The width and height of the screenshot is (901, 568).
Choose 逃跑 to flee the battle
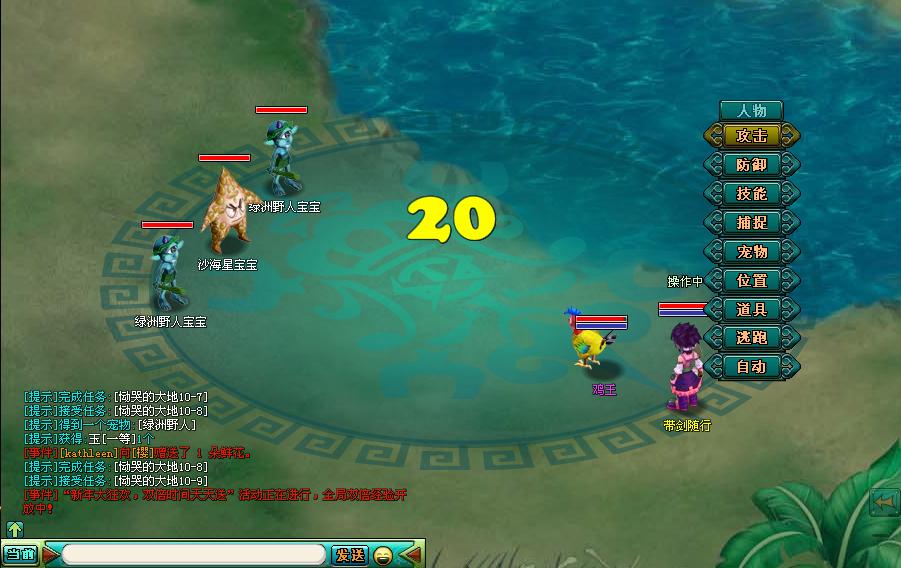point(752,338)
